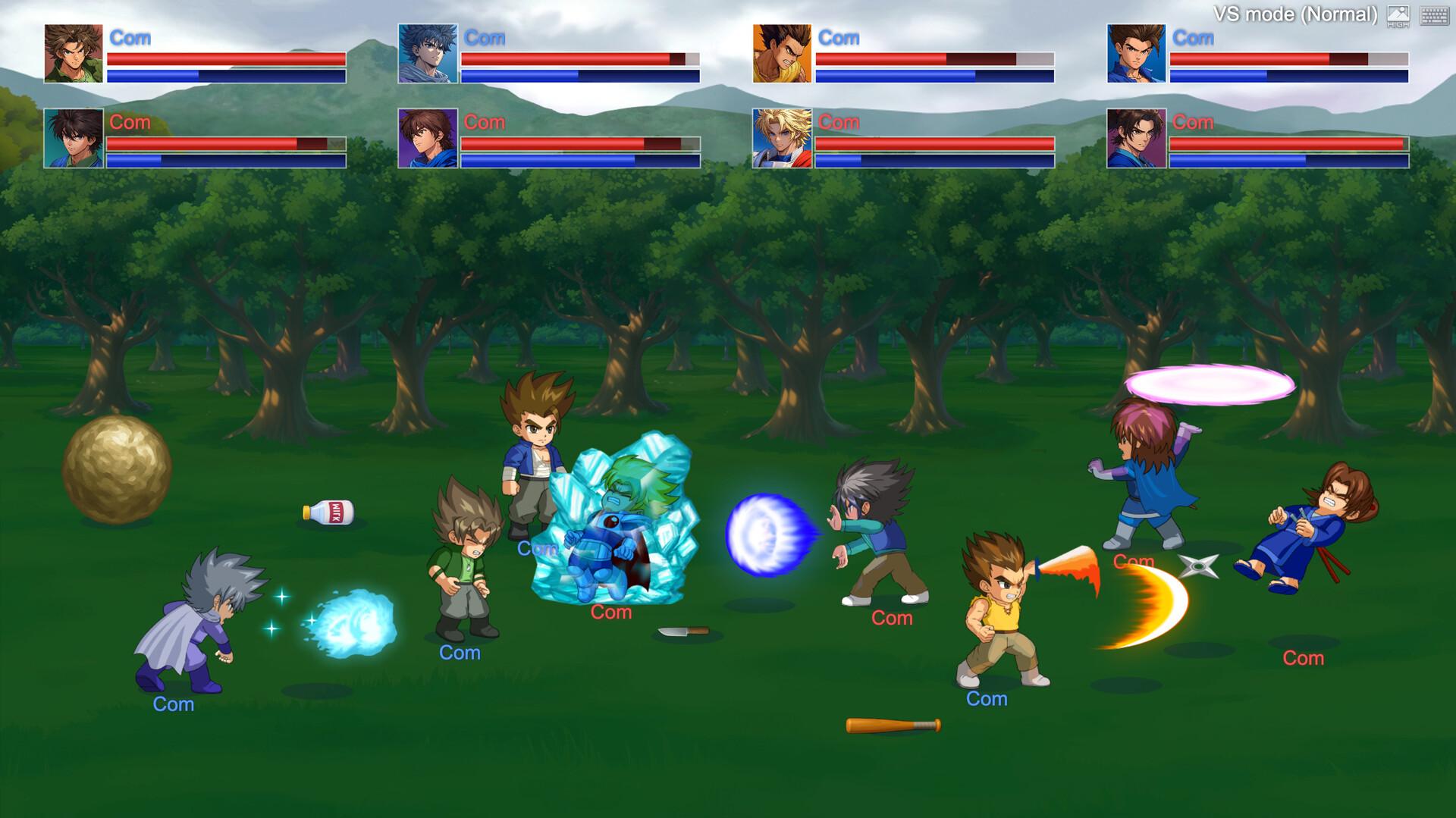Click the green-shirt fighter portrait top-left
1456x818 pixels.
click(71, 55)
